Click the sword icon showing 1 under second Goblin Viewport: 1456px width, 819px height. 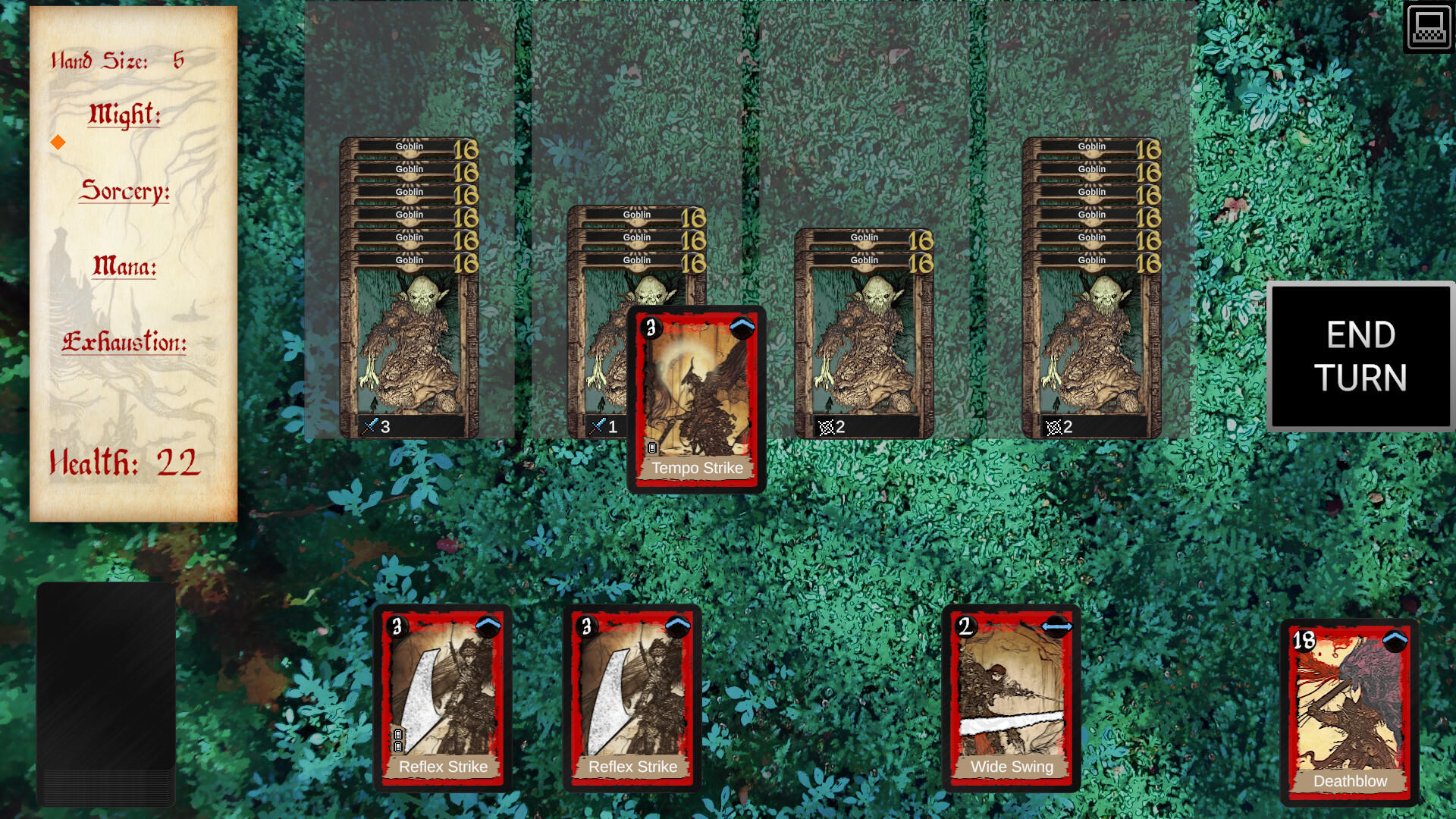[596, 426]
